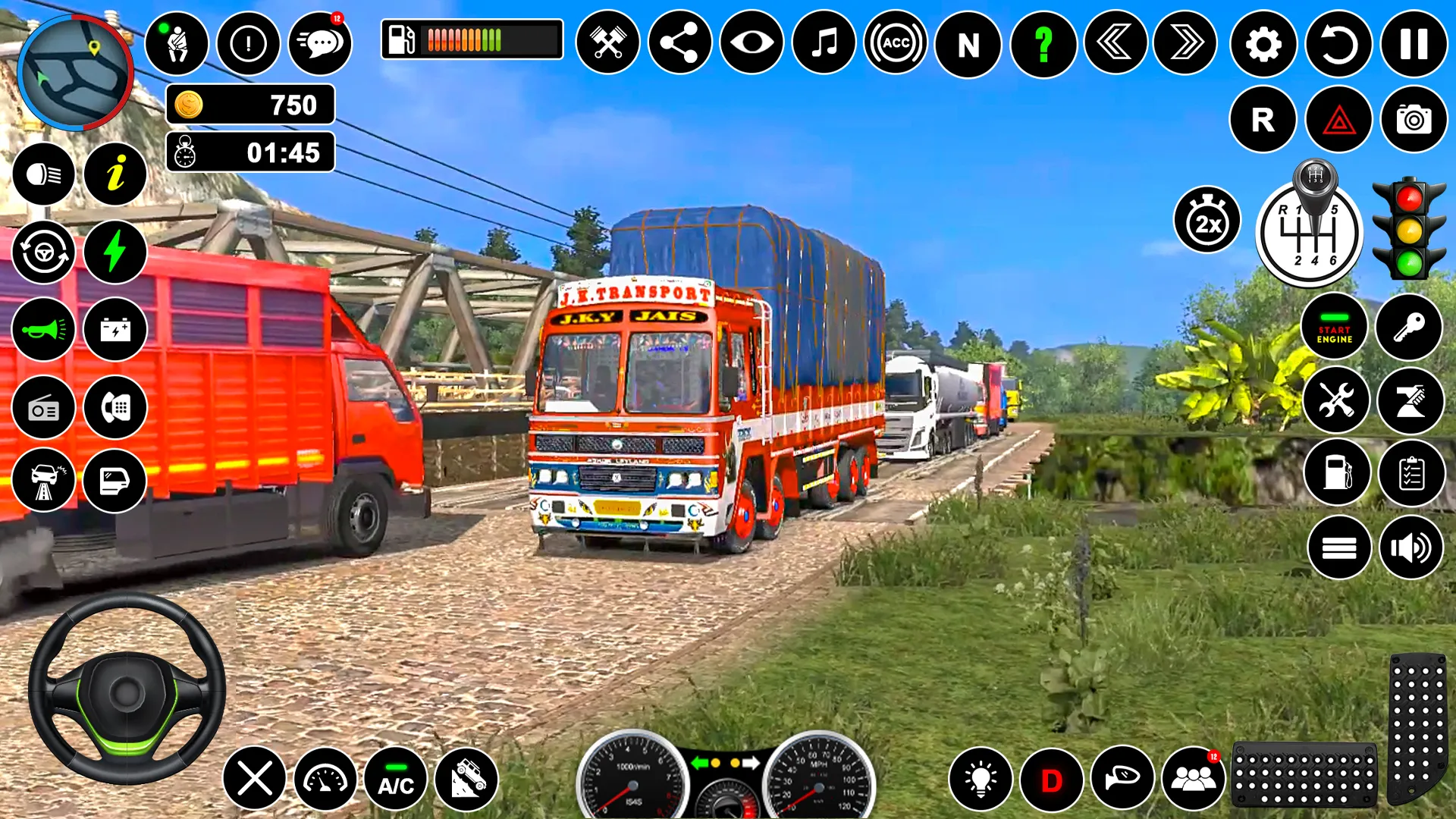
Task: Open the repair tools menu
Action: pyautogui.click(x=1335, y=400)
